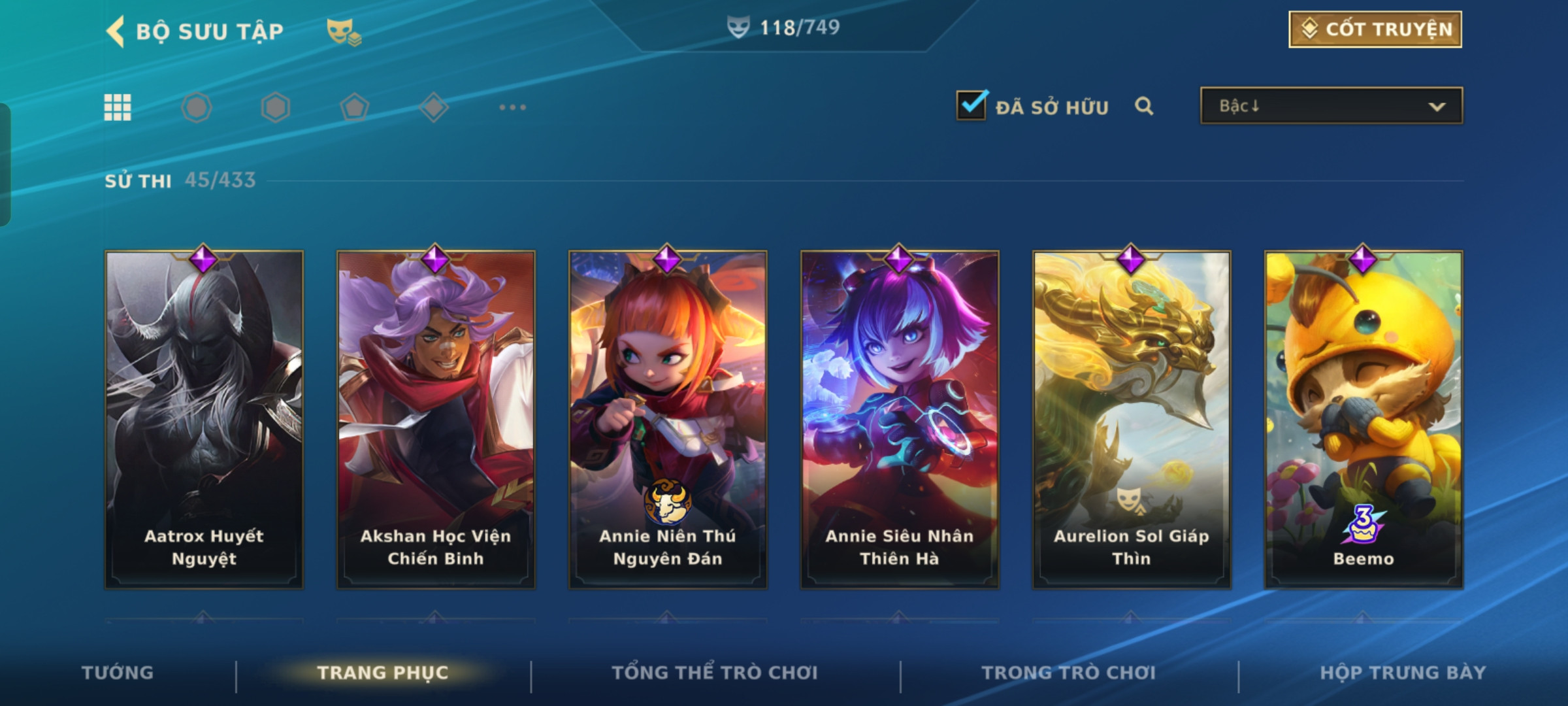This screenshot has height=706, width=1568.
Task: Open the Cốt Truyện button
Action: 1375,29
